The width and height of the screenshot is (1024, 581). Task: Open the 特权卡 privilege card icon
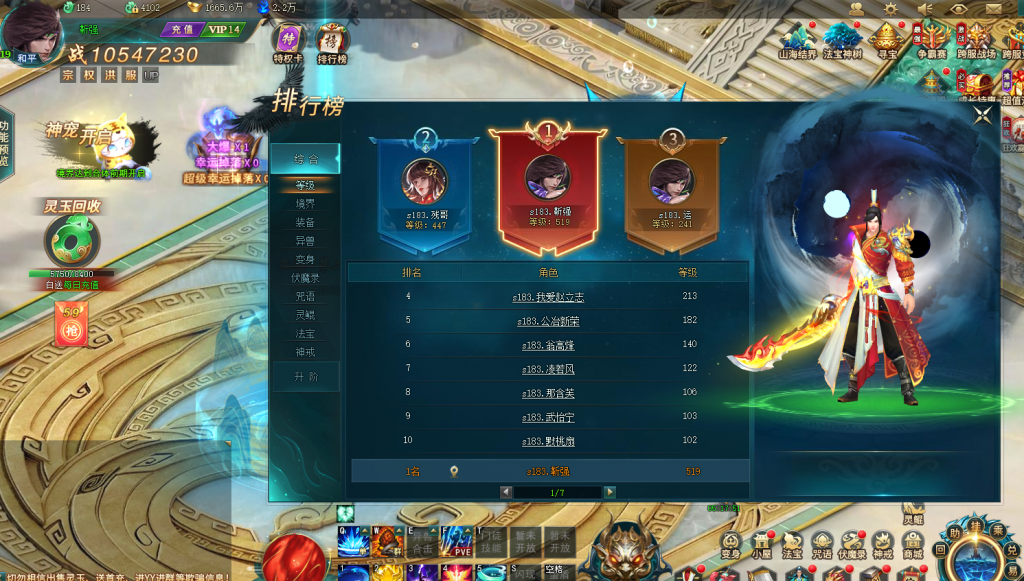(x=288, y=42)
